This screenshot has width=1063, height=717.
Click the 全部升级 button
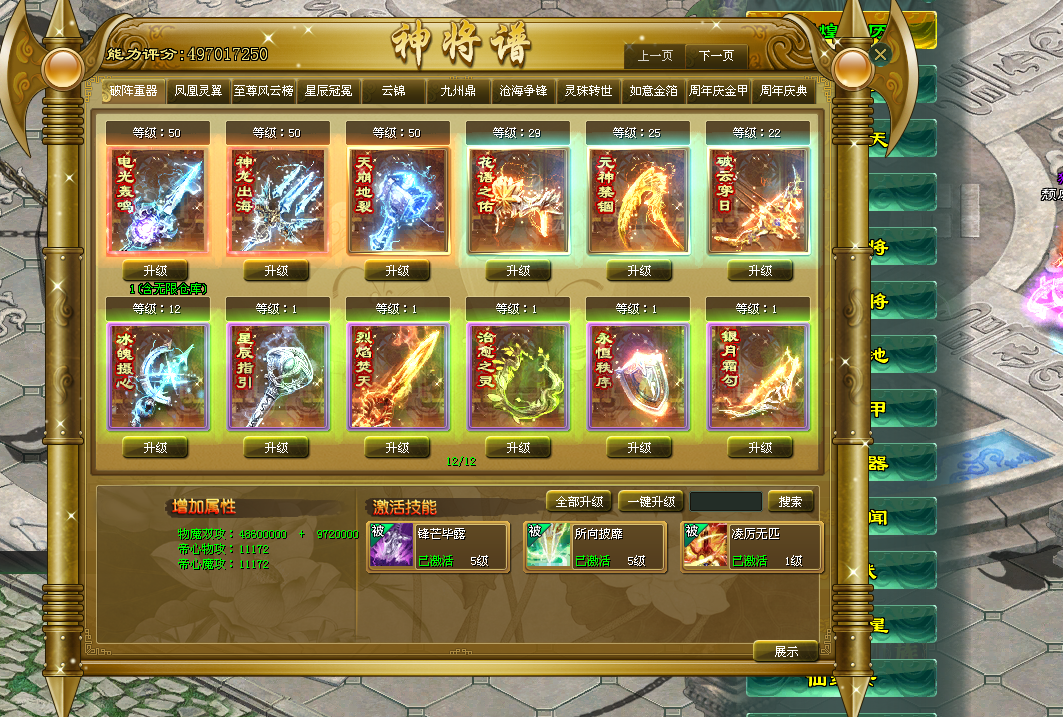579,502
